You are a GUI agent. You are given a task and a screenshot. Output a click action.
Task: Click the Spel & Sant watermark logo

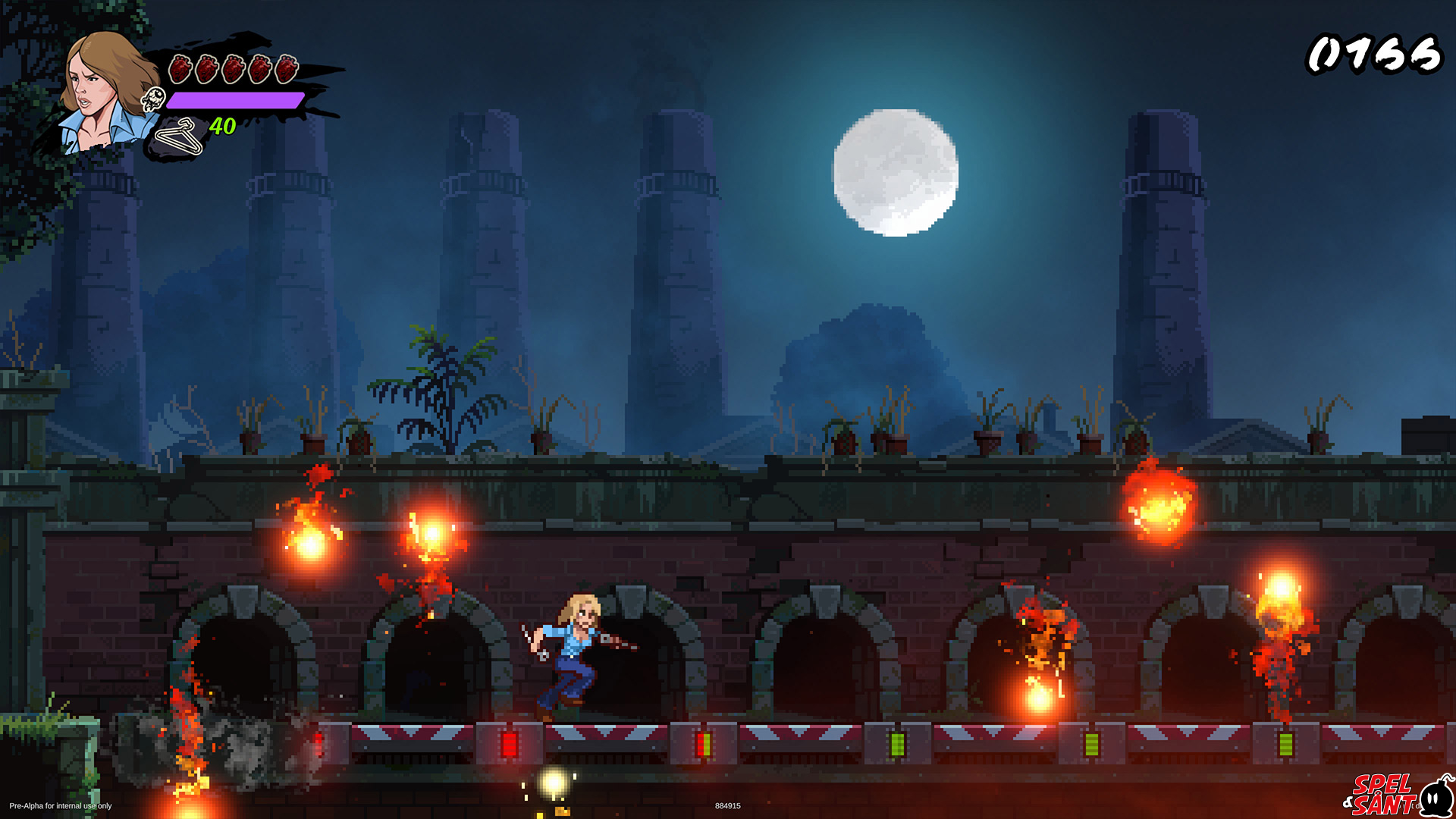pyautogui.click(x=1397, y=793)
